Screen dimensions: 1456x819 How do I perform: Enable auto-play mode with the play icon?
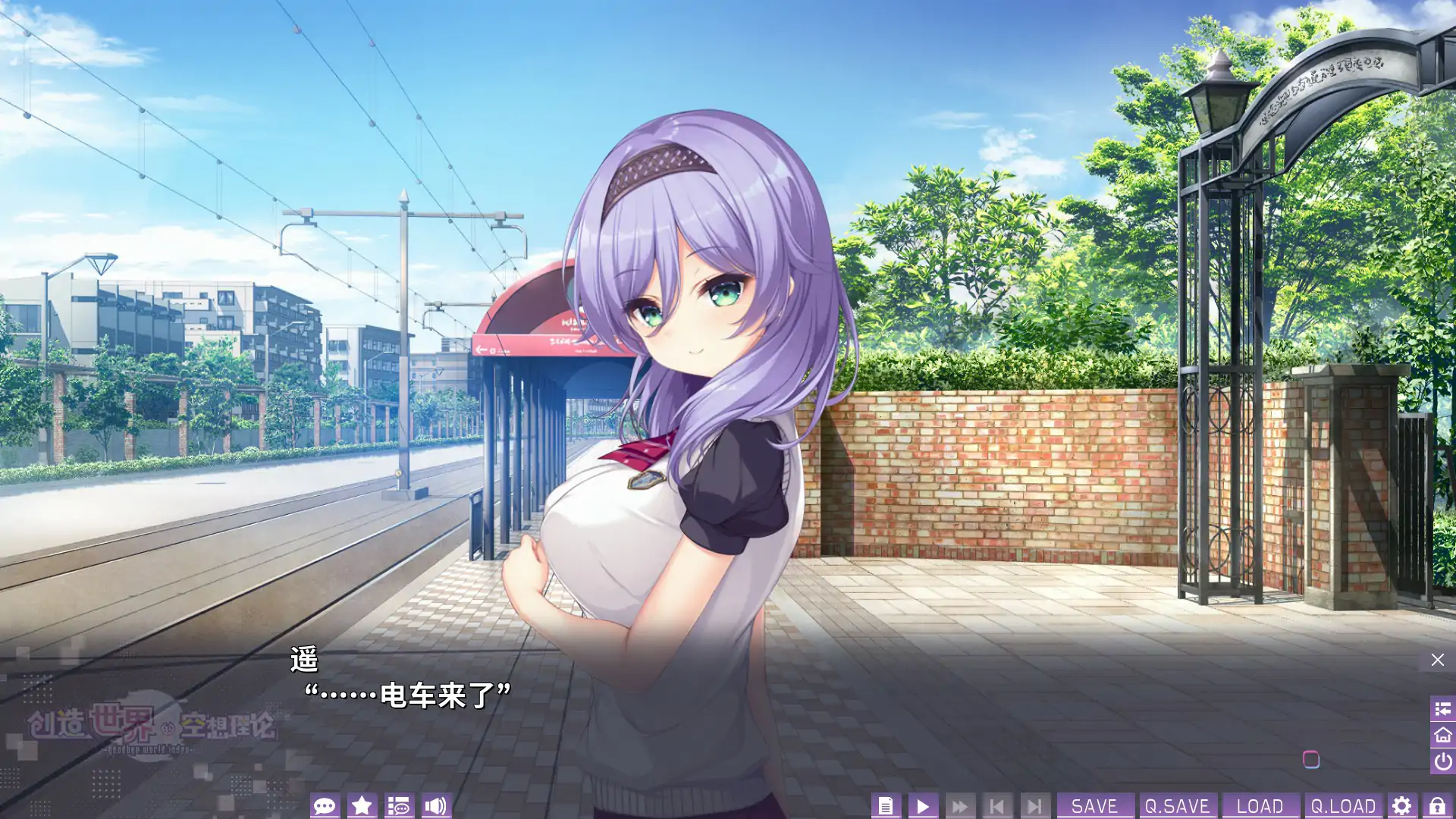point(923,805)
